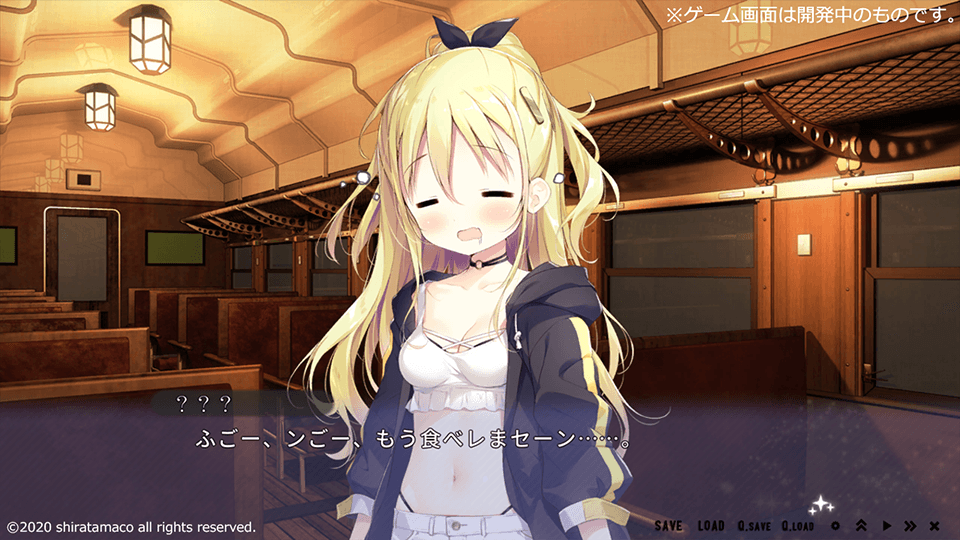Quick load with Q.LOAD
Viewport: 960px width, 540px height.
798,526
